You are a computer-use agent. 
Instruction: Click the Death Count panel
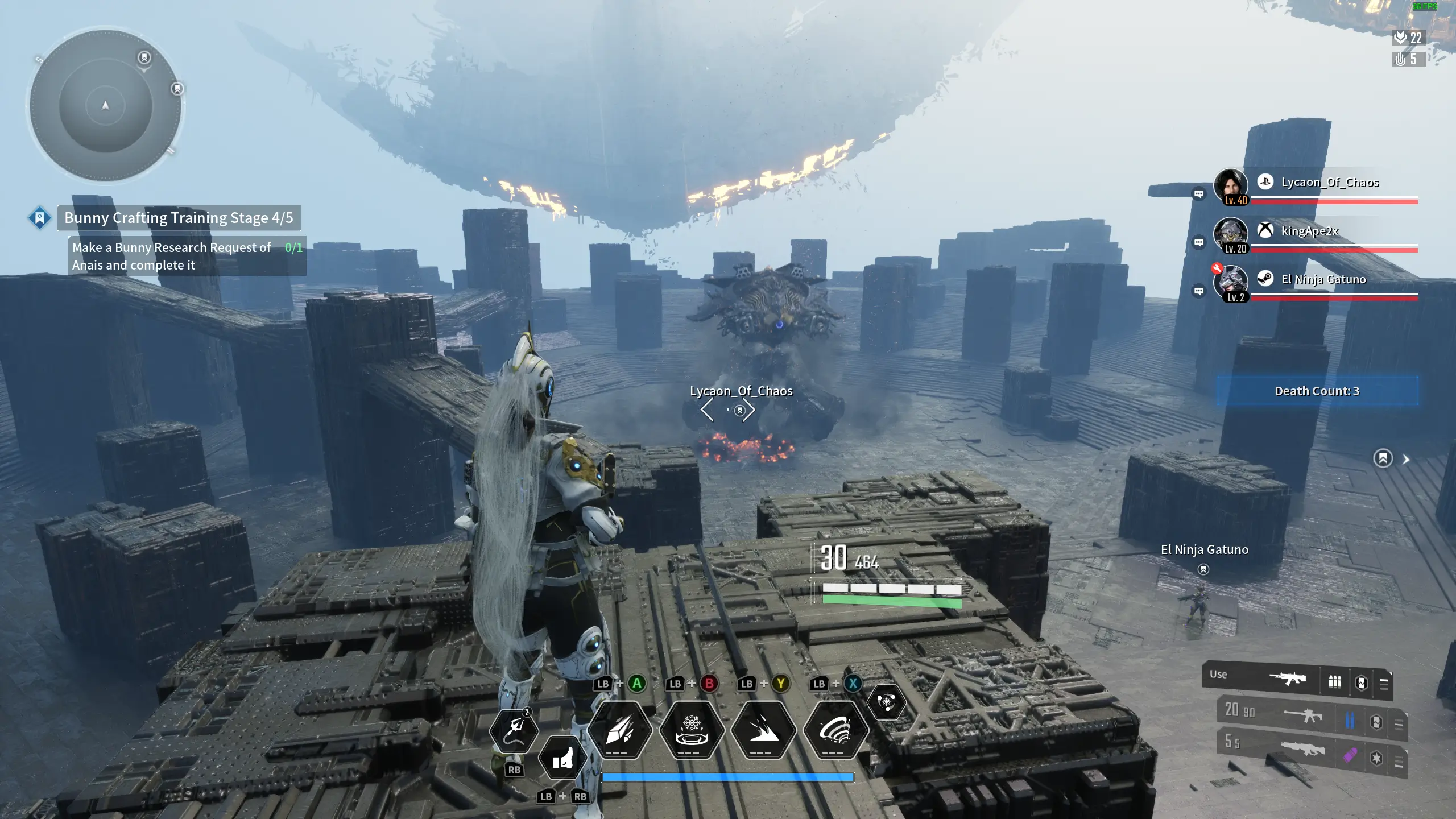[1317, 391]
